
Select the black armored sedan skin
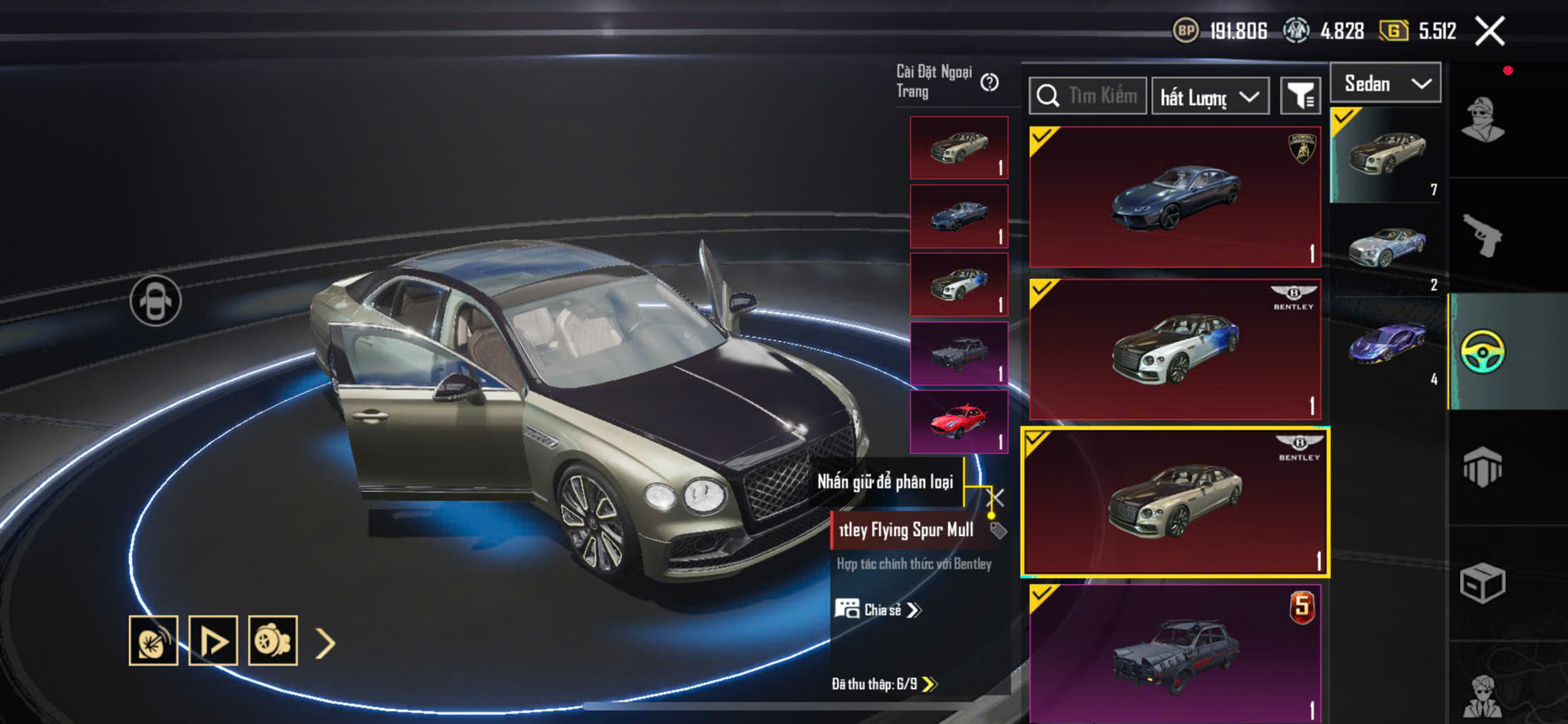click(1175, 653)
